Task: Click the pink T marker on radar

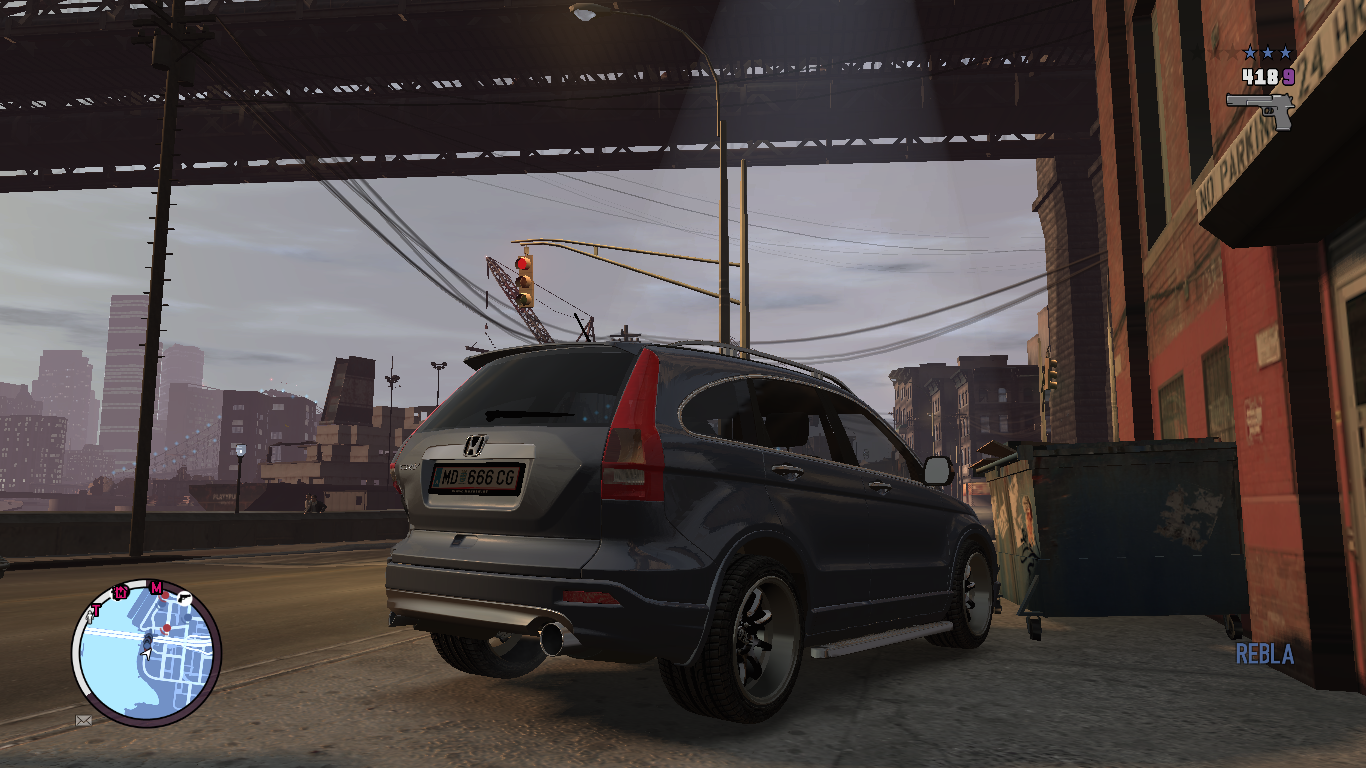Action: click(97, 609)
